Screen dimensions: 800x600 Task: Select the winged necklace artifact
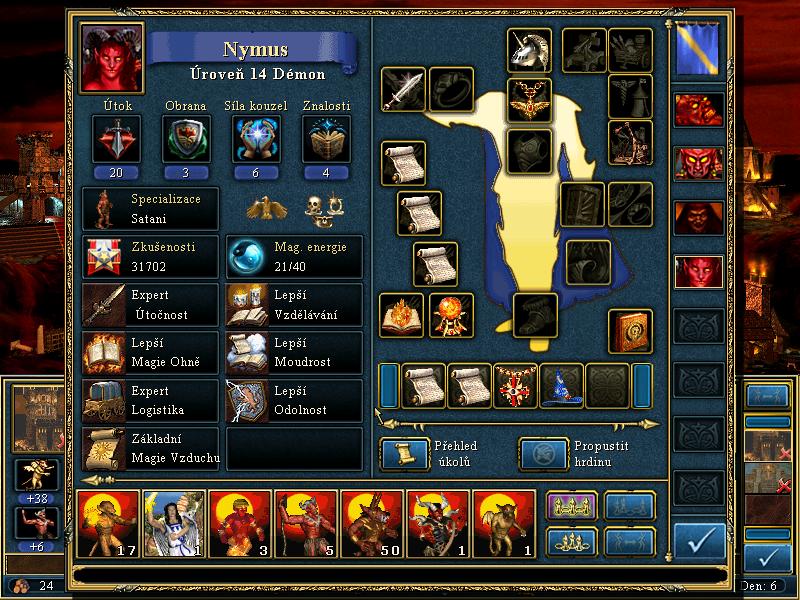pos(530,98)
